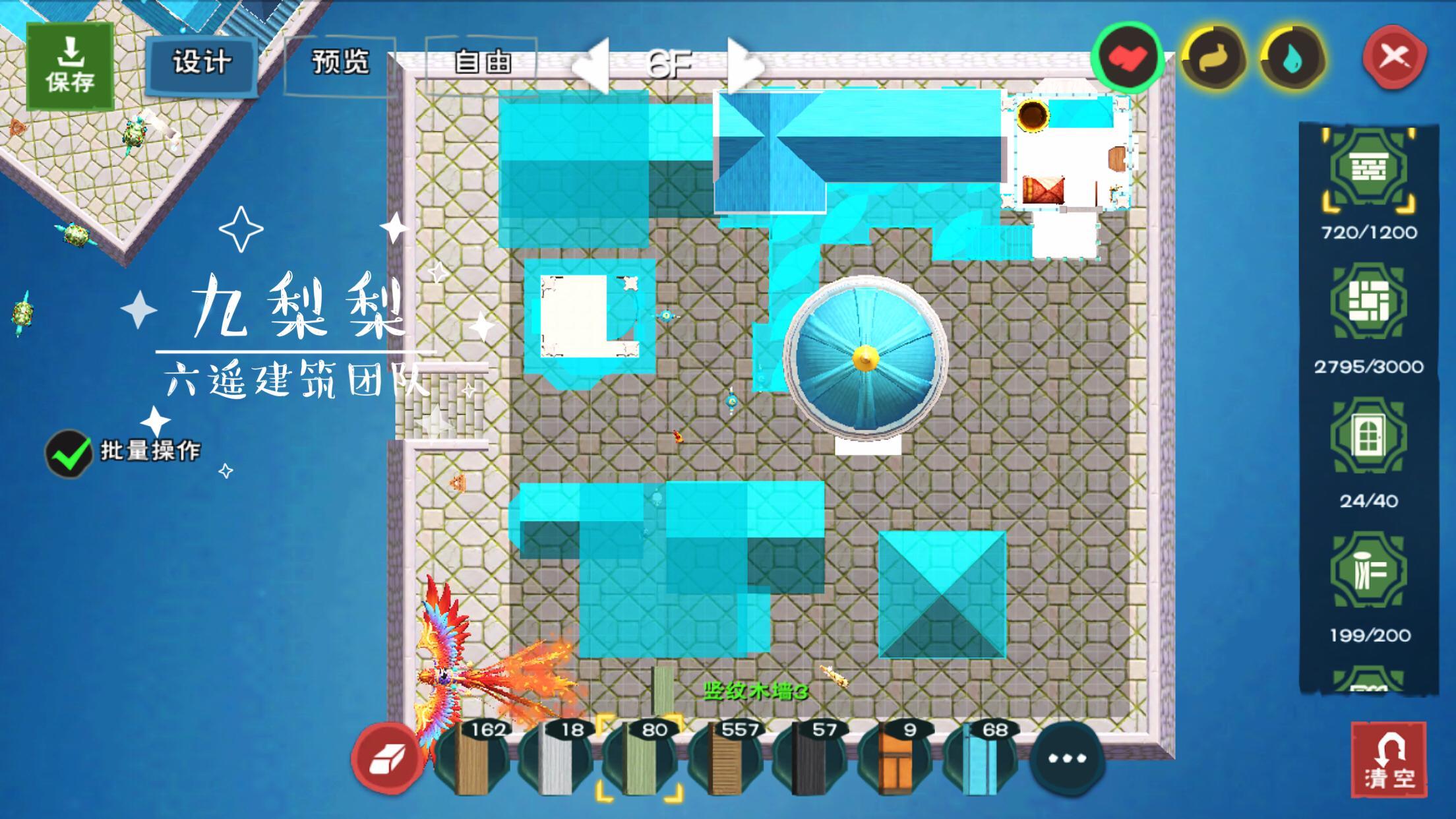Viewport: 1456px width, 819px height.
Task: Close the builder with the red X
Action: (1394, 58)
